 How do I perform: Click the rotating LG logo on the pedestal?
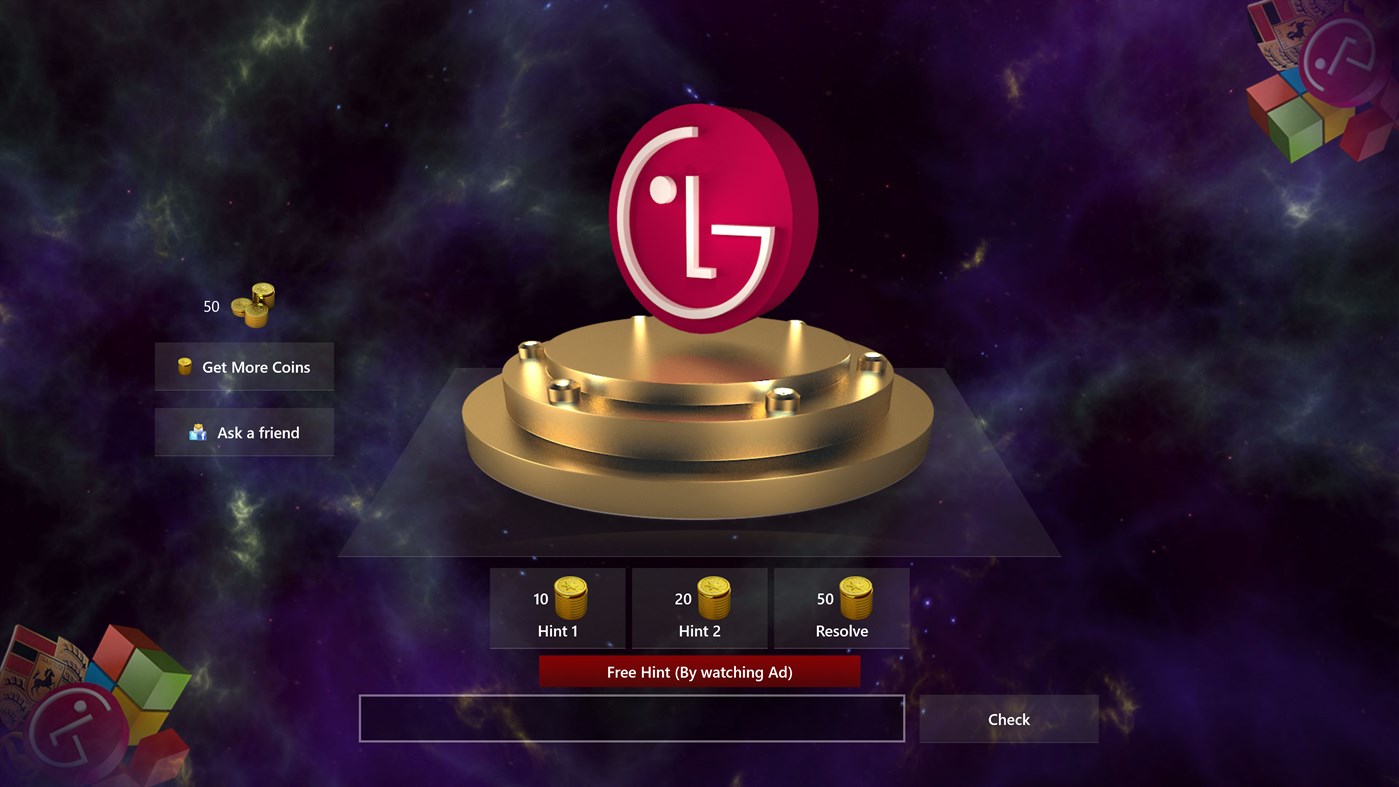coord(710,215)
